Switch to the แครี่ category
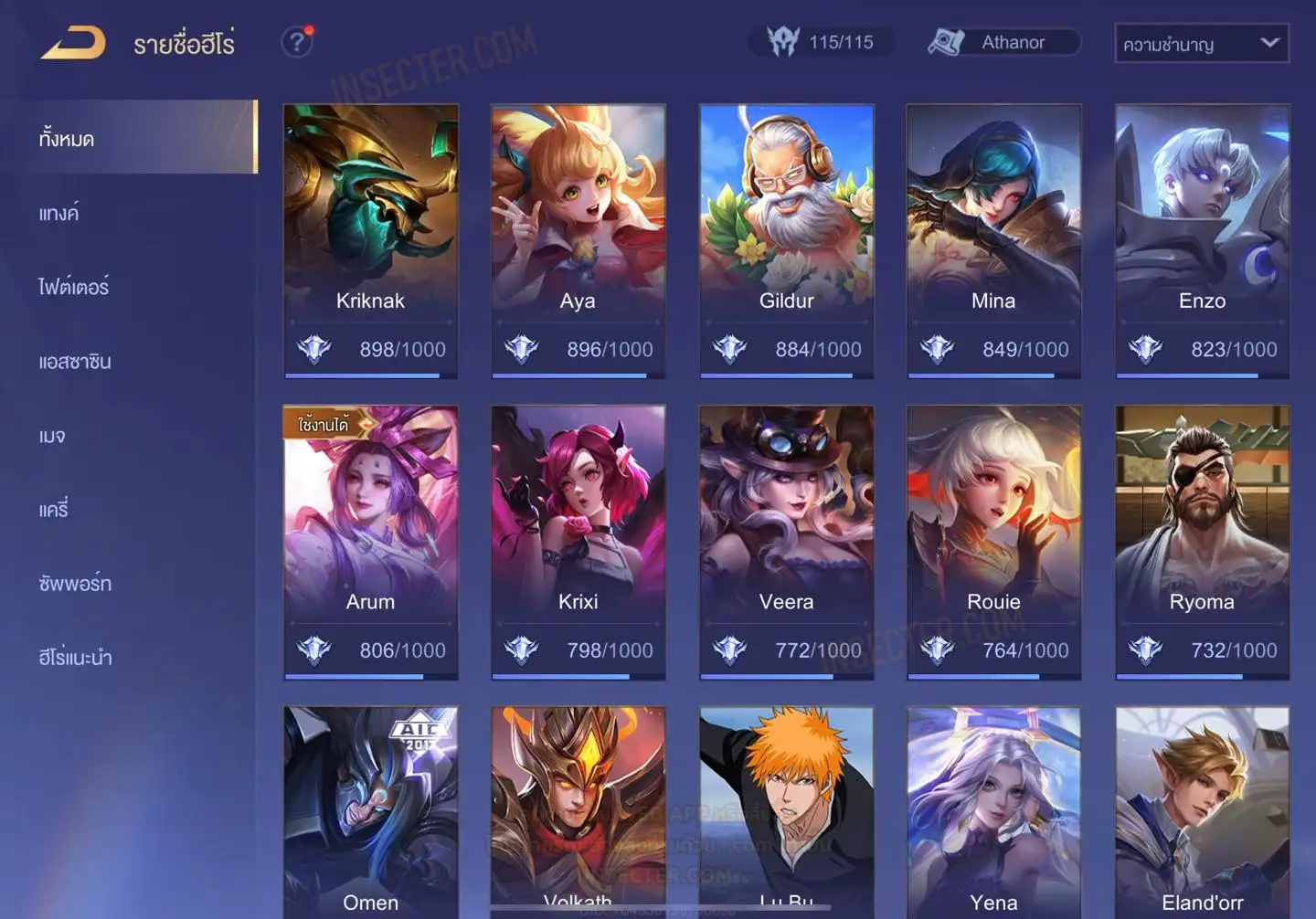The height and width of the screenshot is (919, 1316). (x=54, y=510)
